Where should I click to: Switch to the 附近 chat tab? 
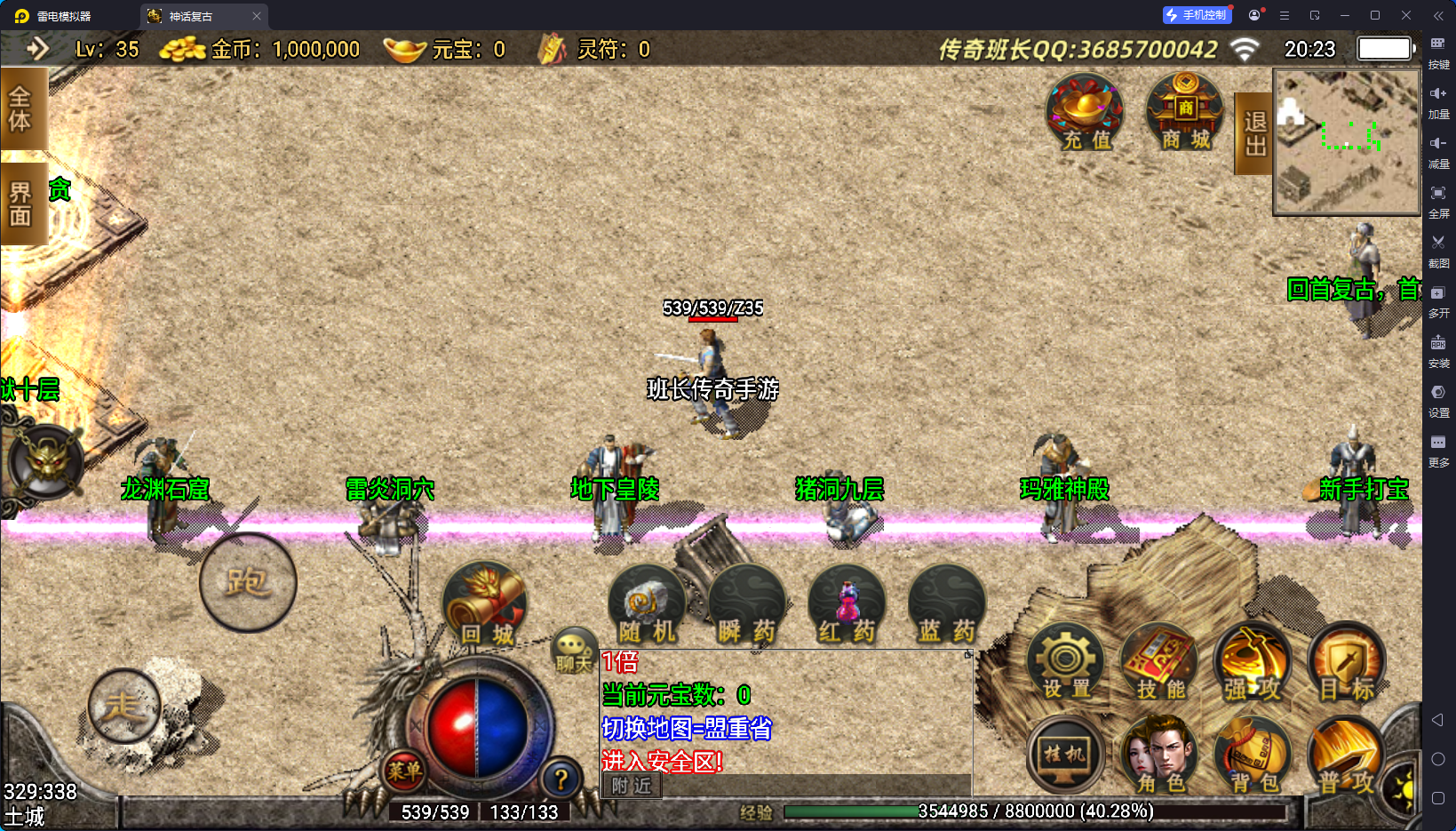[631, 787]
